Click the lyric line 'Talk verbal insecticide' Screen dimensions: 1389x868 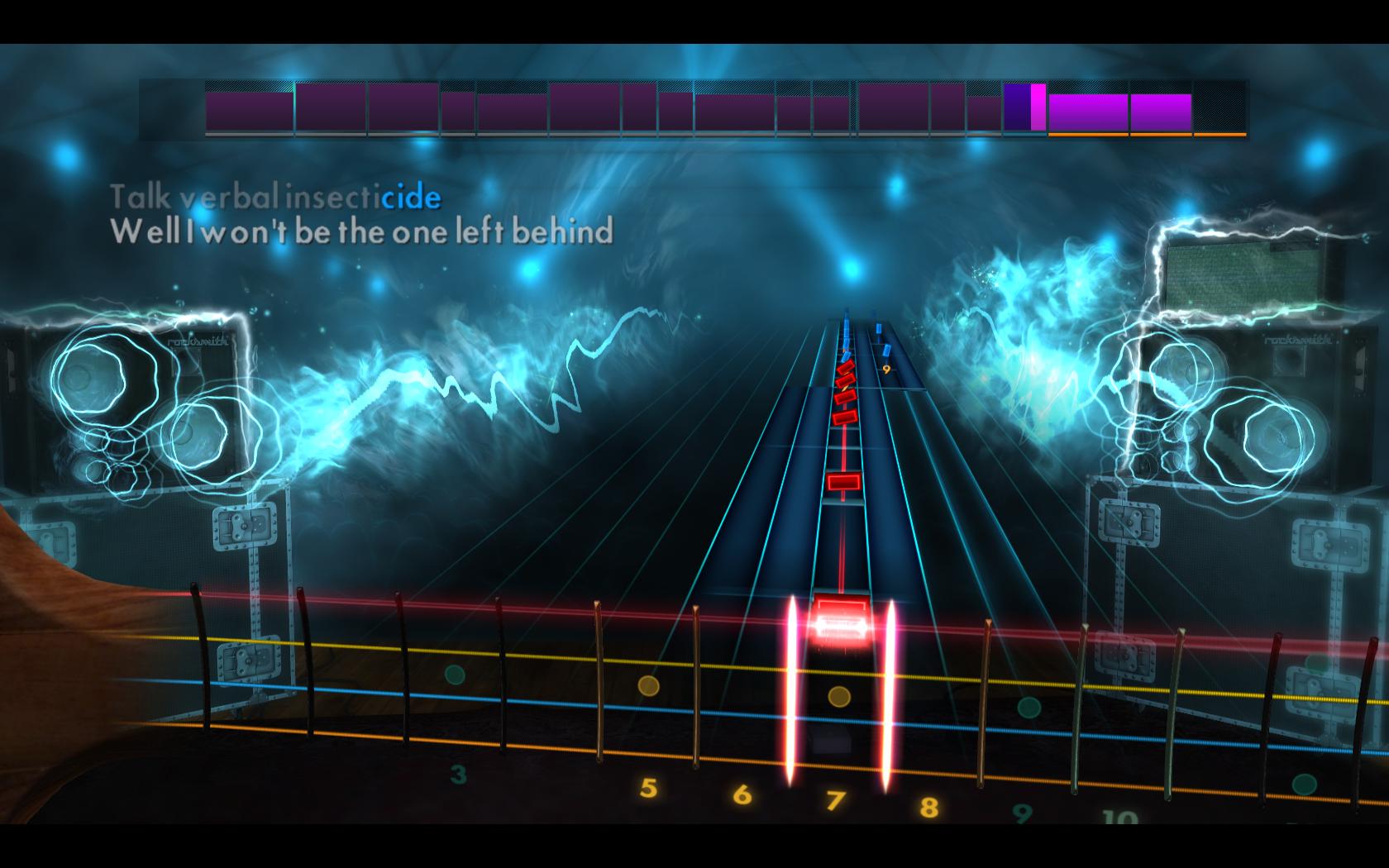pyautogui.click(x=277, y=198)
